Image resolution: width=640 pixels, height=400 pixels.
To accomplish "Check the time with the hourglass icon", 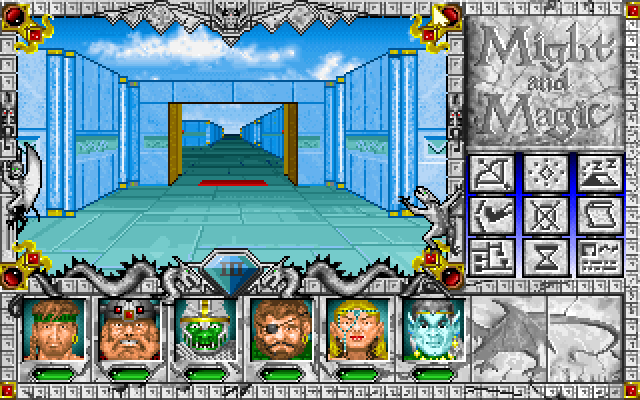I will point(542,256).
